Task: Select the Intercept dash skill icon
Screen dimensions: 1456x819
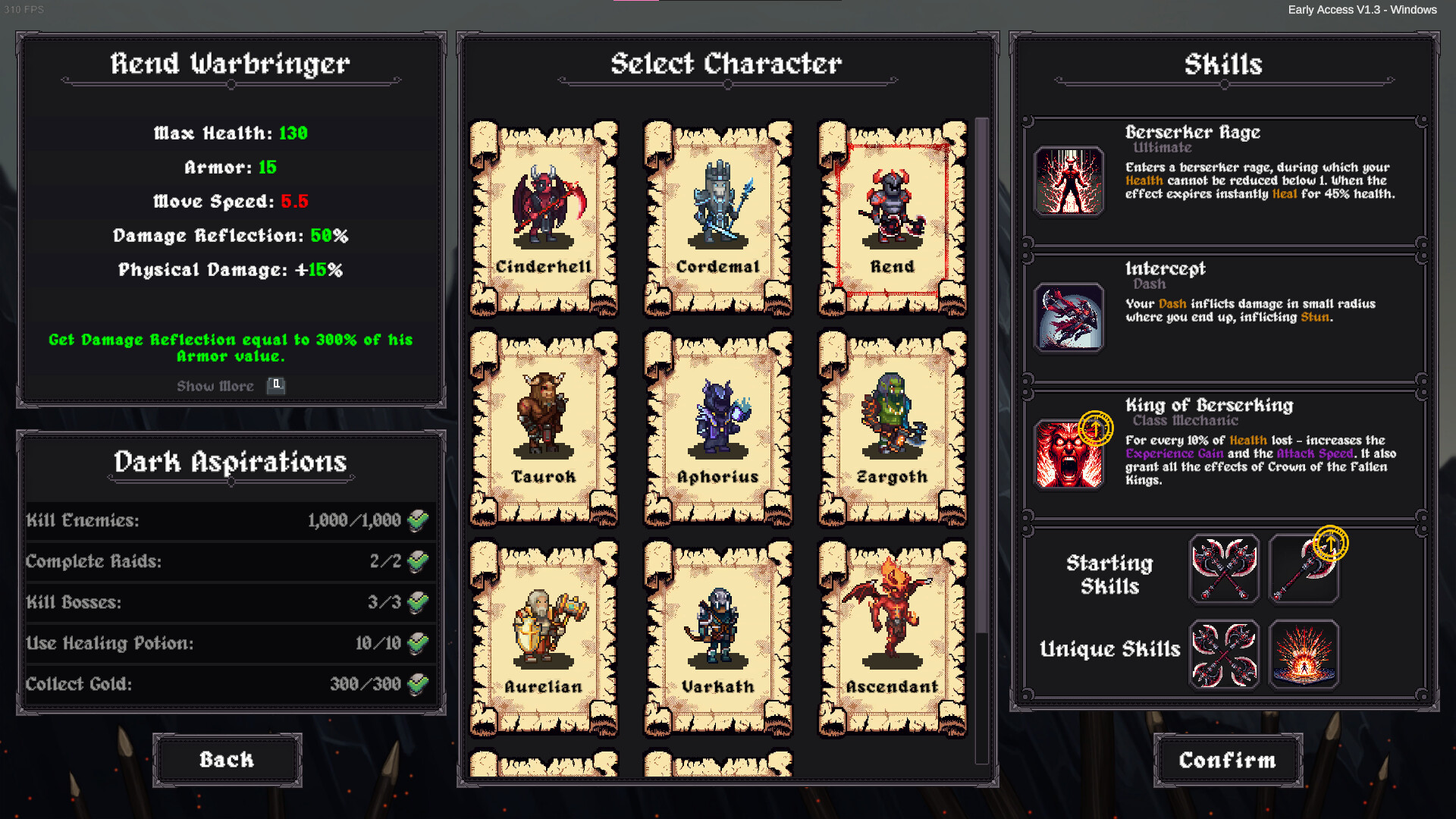Action: (1068, 317)
